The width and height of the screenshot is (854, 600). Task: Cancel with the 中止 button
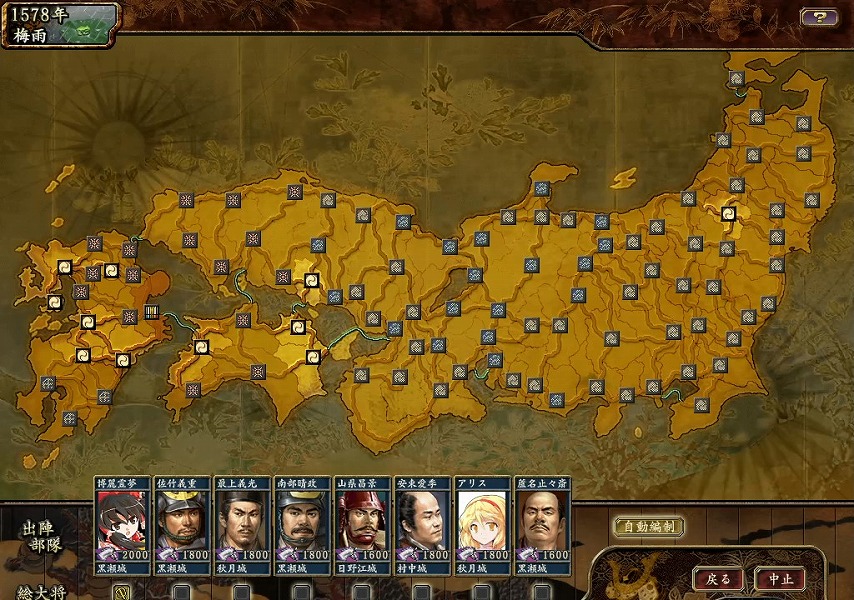[x=780, y=578]
